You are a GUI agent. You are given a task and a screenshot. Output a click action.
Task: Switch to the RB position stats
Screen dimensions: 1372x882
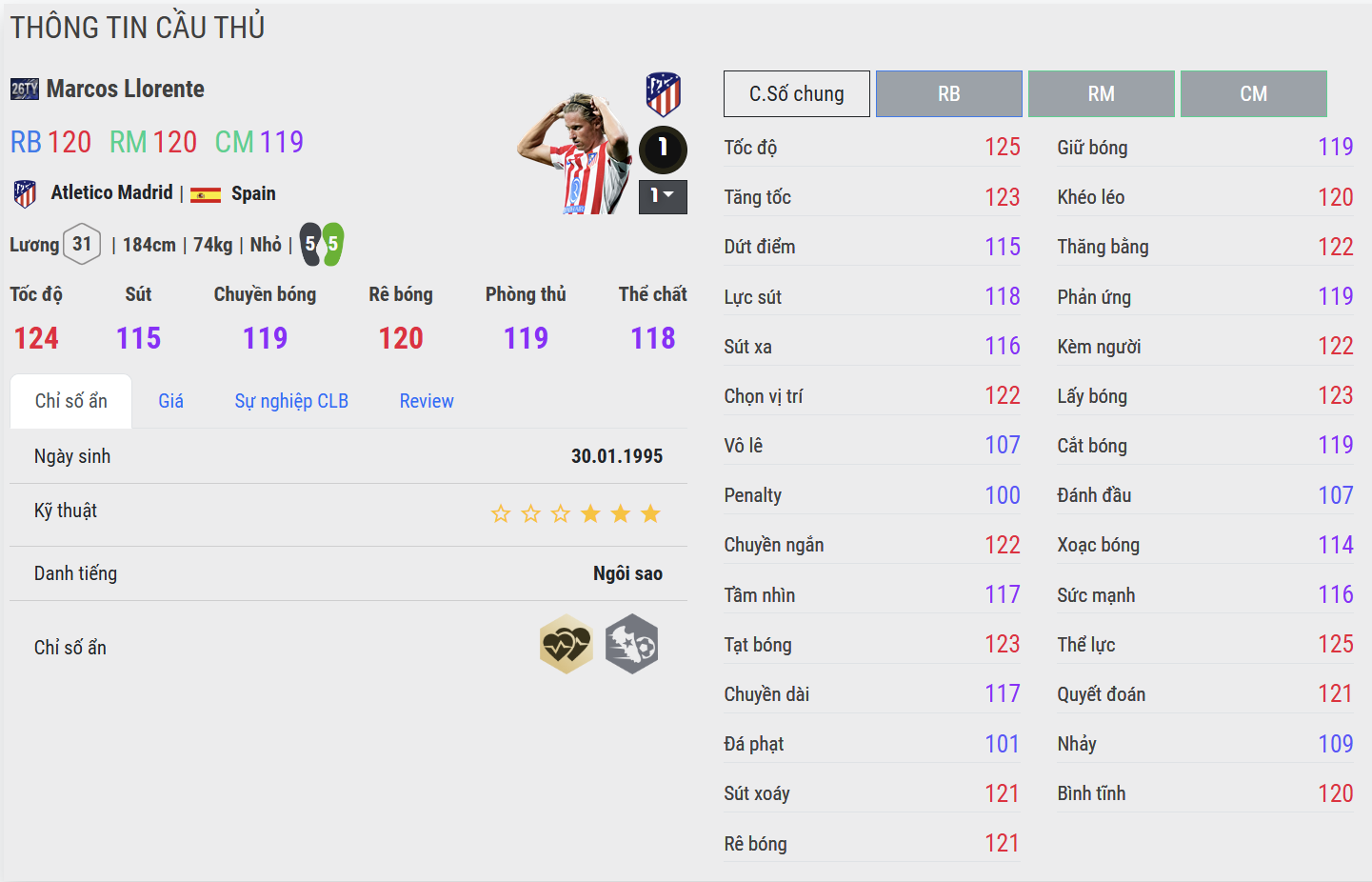(x=948, y=94)
